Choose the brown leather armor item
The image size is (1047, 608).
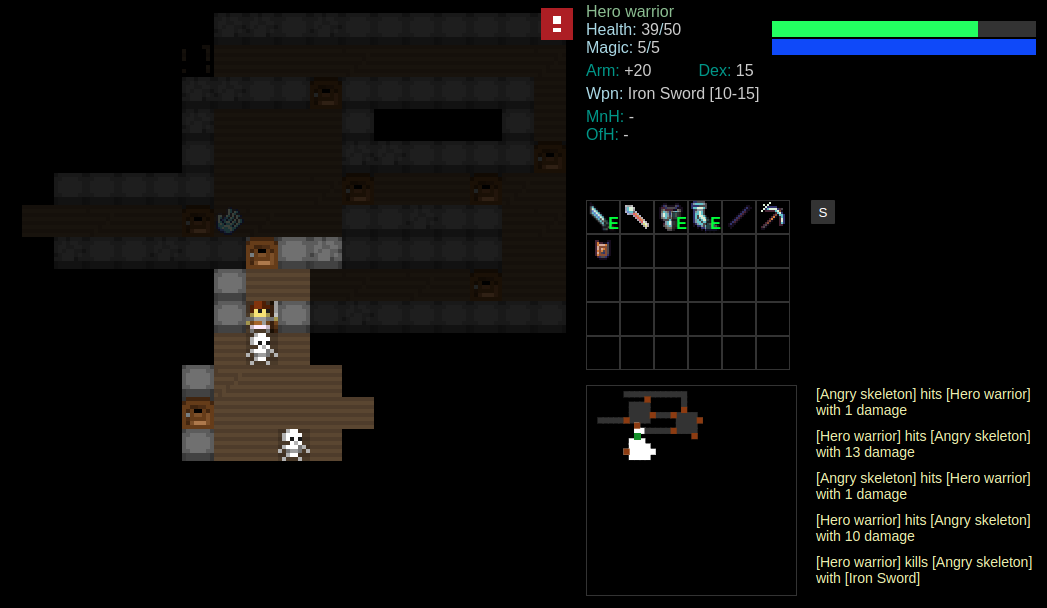603,250
